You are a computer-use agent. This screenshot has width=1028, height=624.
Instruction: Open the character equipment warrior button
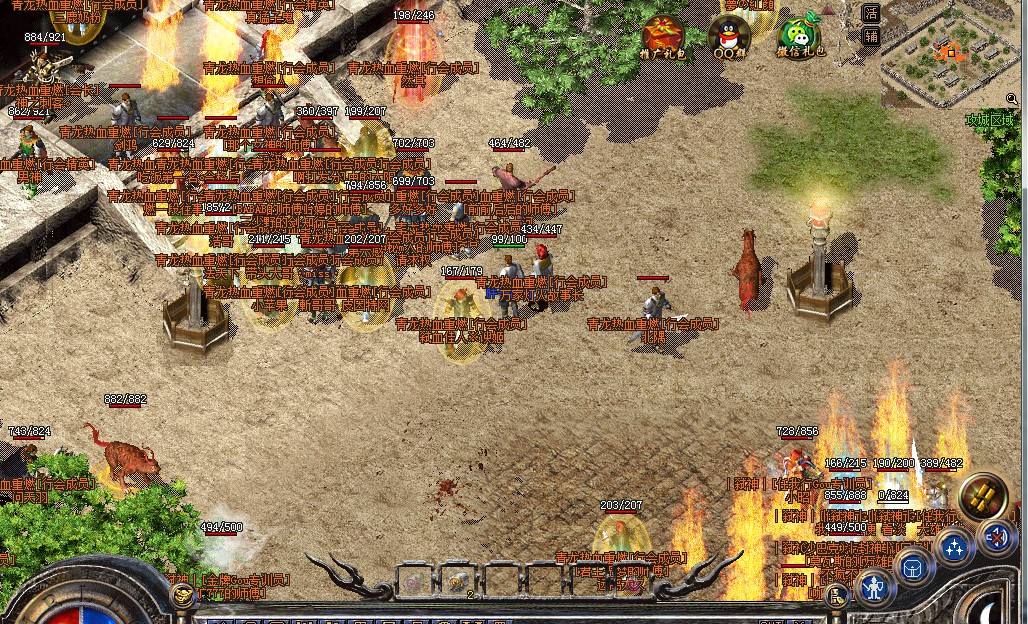coord(875,587)
